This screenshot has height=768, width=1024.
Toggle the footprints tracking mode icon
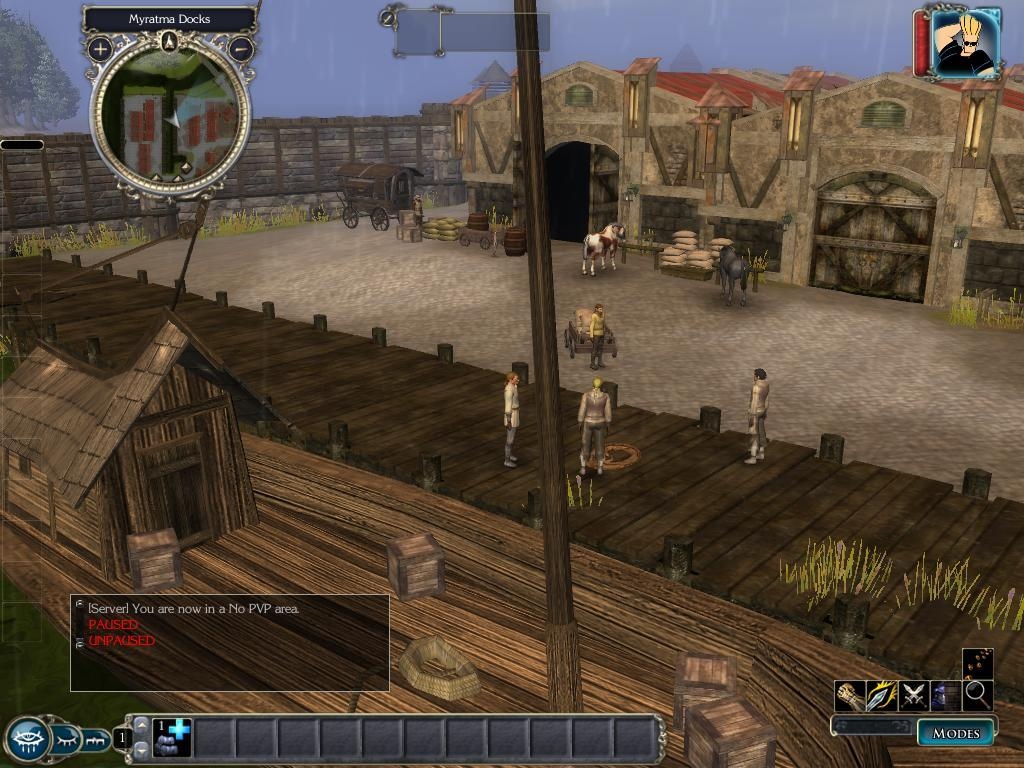point(977,663)
